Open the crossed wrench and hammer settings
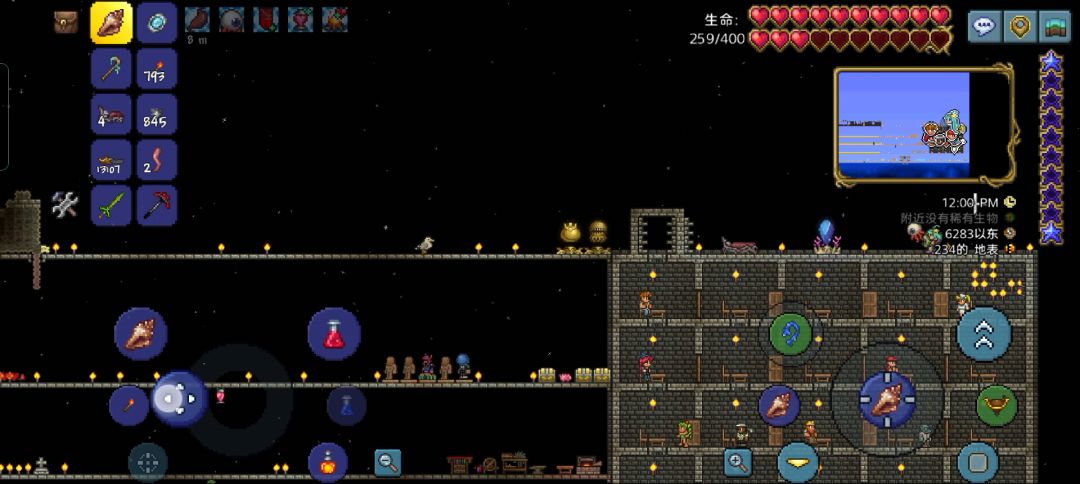This screenshot has width=1080, height=484. [65, 204]
